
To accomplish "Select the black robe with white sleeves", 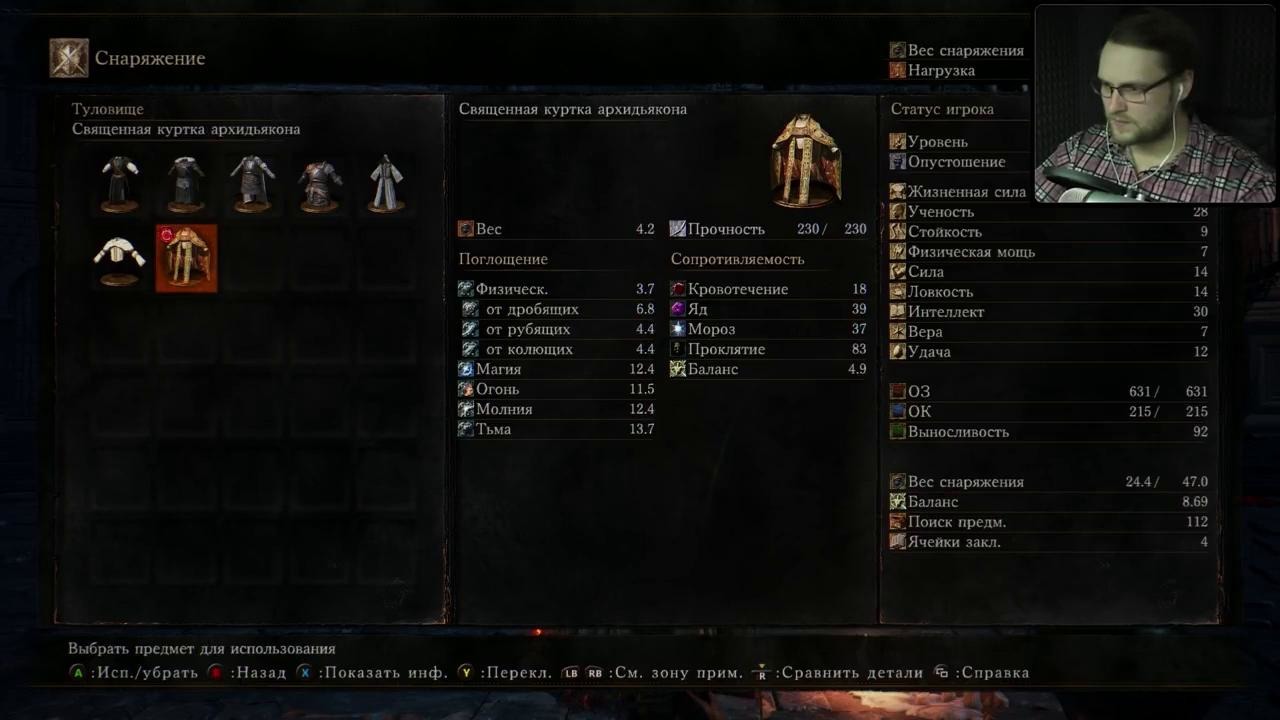I will [120, 183].
